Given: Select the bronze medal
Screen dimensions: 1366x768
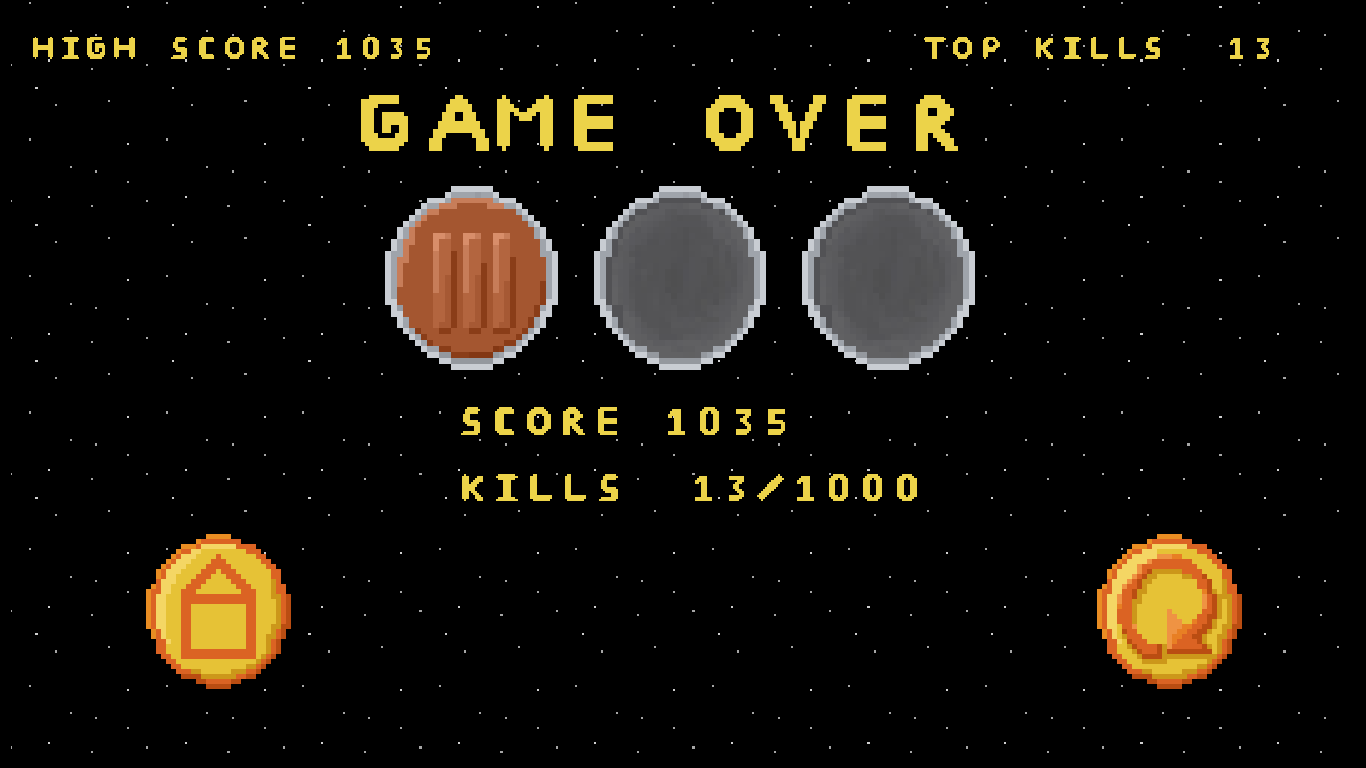Looking at the screenshot, I should click(472, 278).
